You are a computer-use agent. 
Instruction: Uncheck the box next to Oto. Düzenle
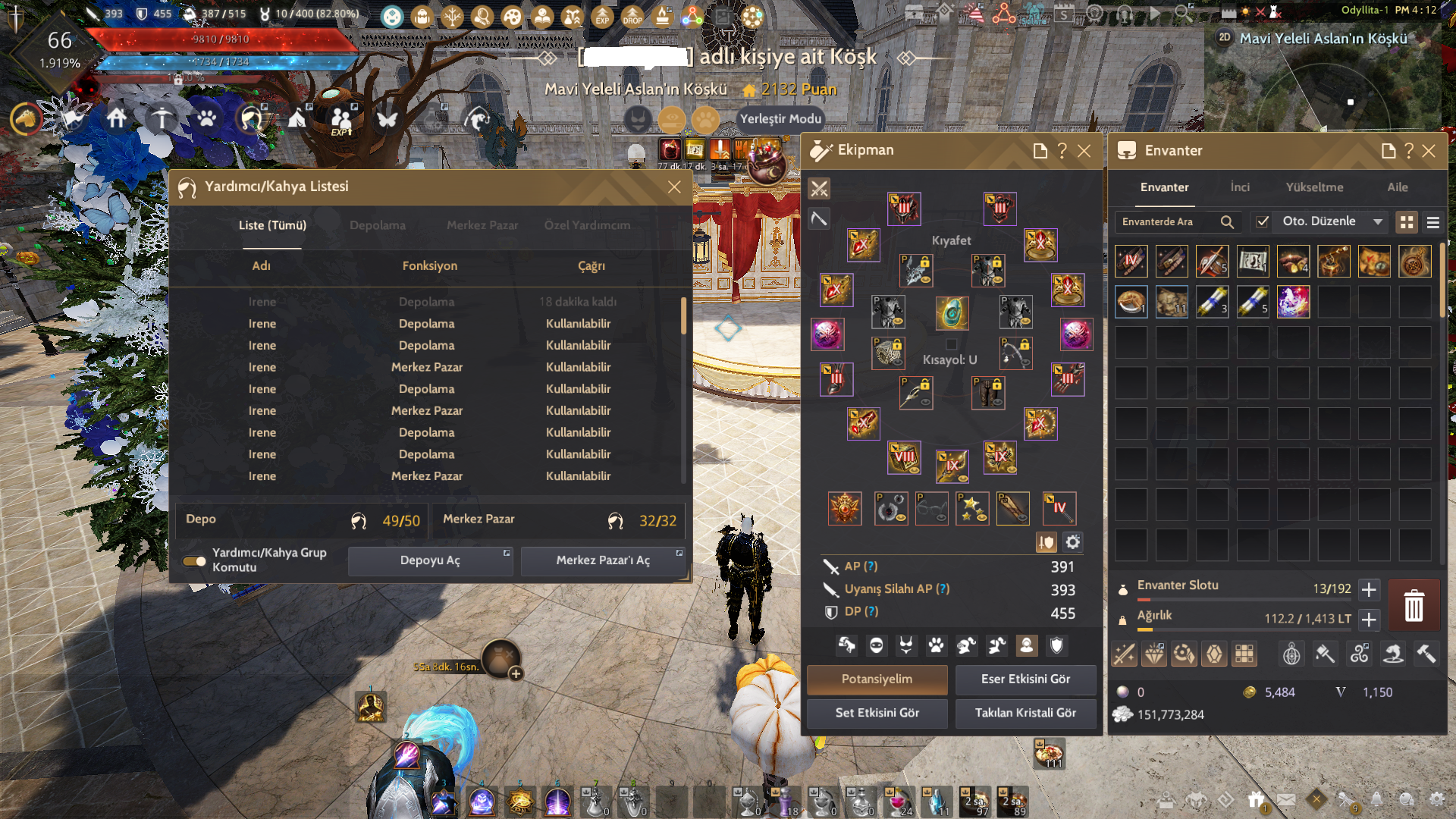click(1263, 221)
